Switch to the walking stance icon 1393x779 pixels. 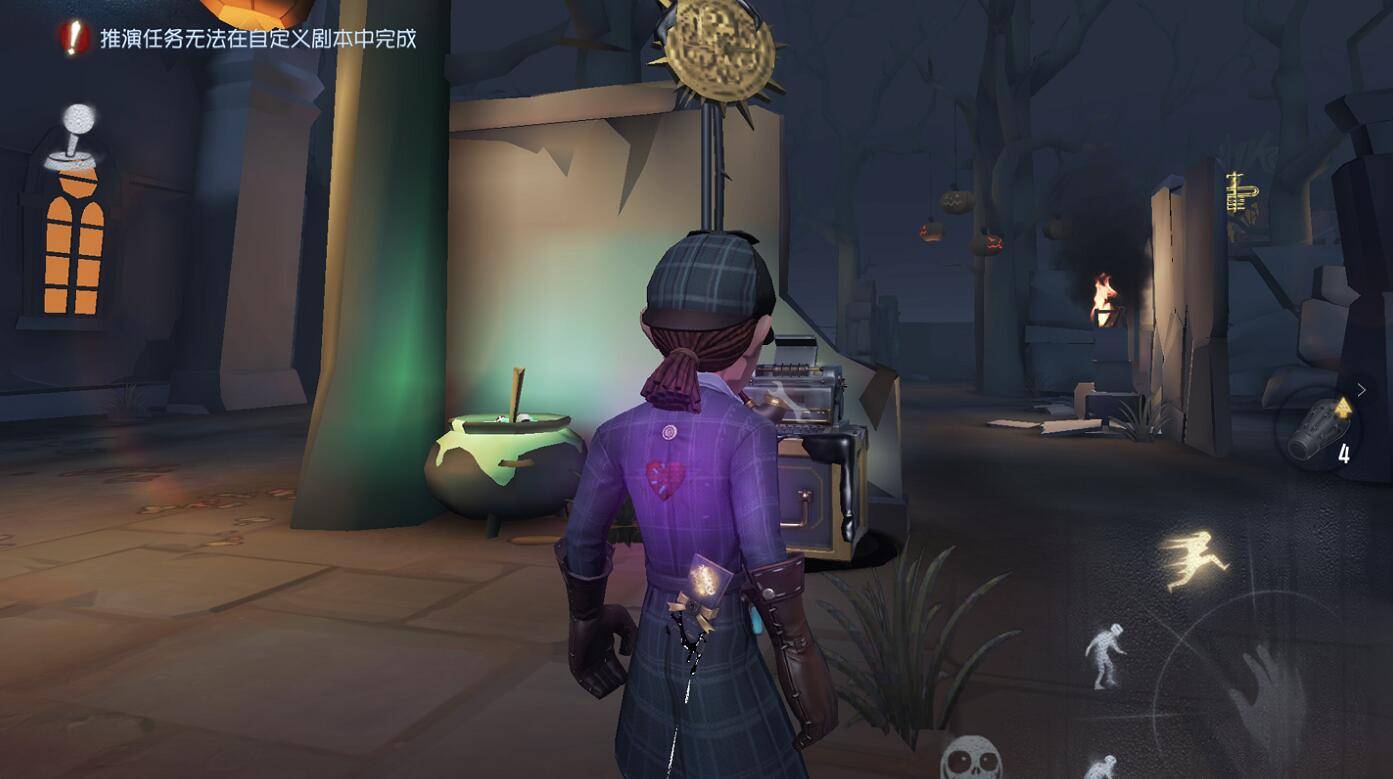[x=1105, y=656]
